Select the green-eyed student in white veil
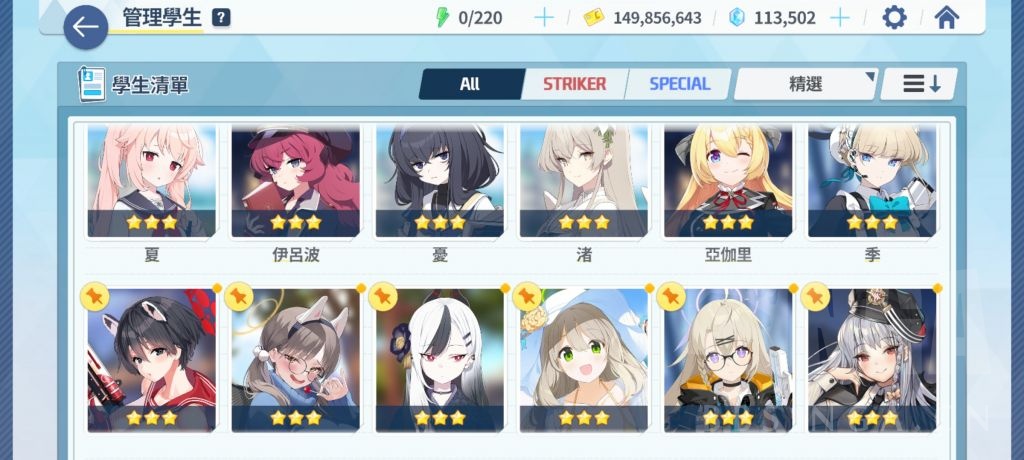The image size is (1024, 460). click(584, 360)
